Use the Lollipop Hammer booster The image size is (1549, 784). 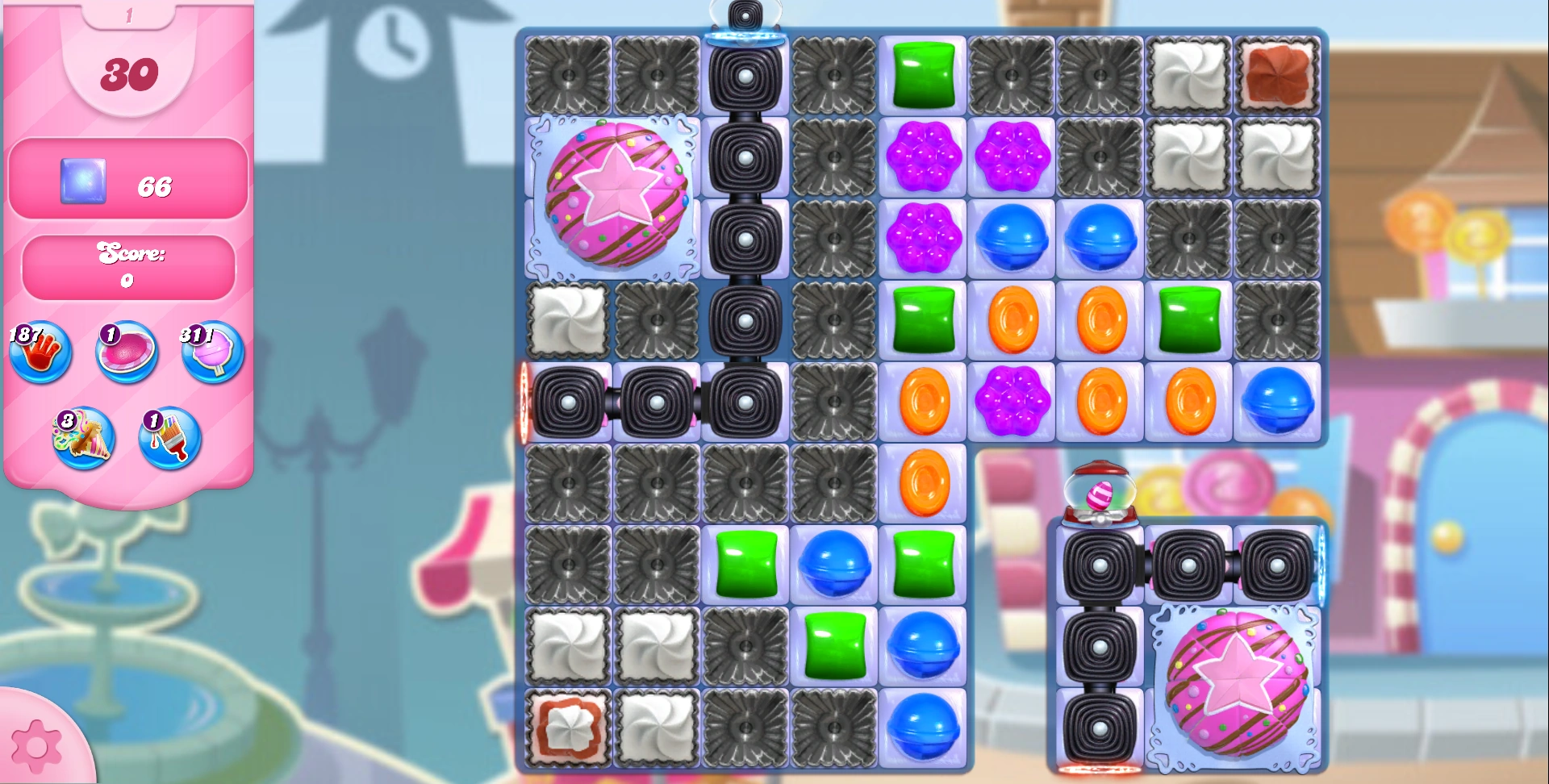[x=125, y=352]
